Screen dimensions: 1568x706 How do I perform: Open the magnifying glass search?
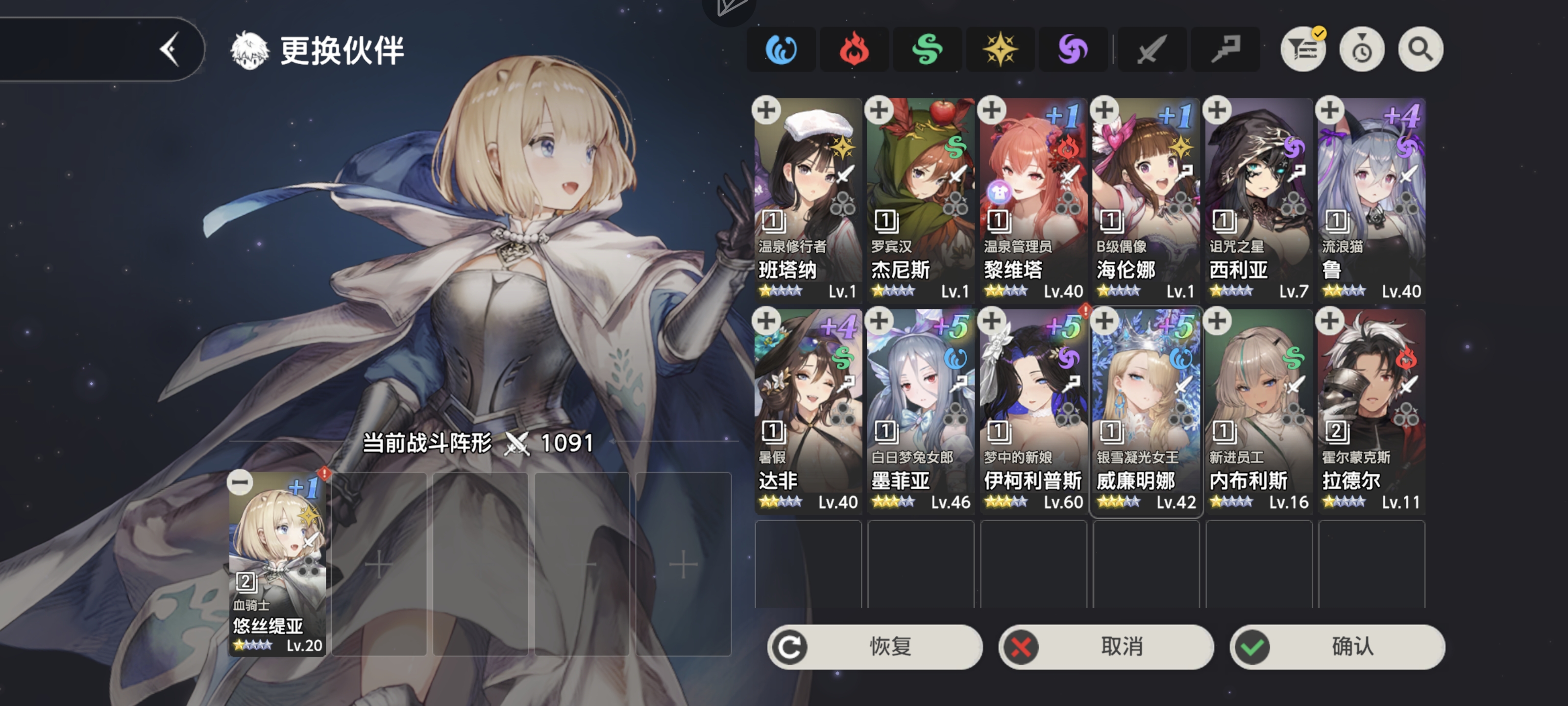pyautogui.click(x=1420, y=50)
